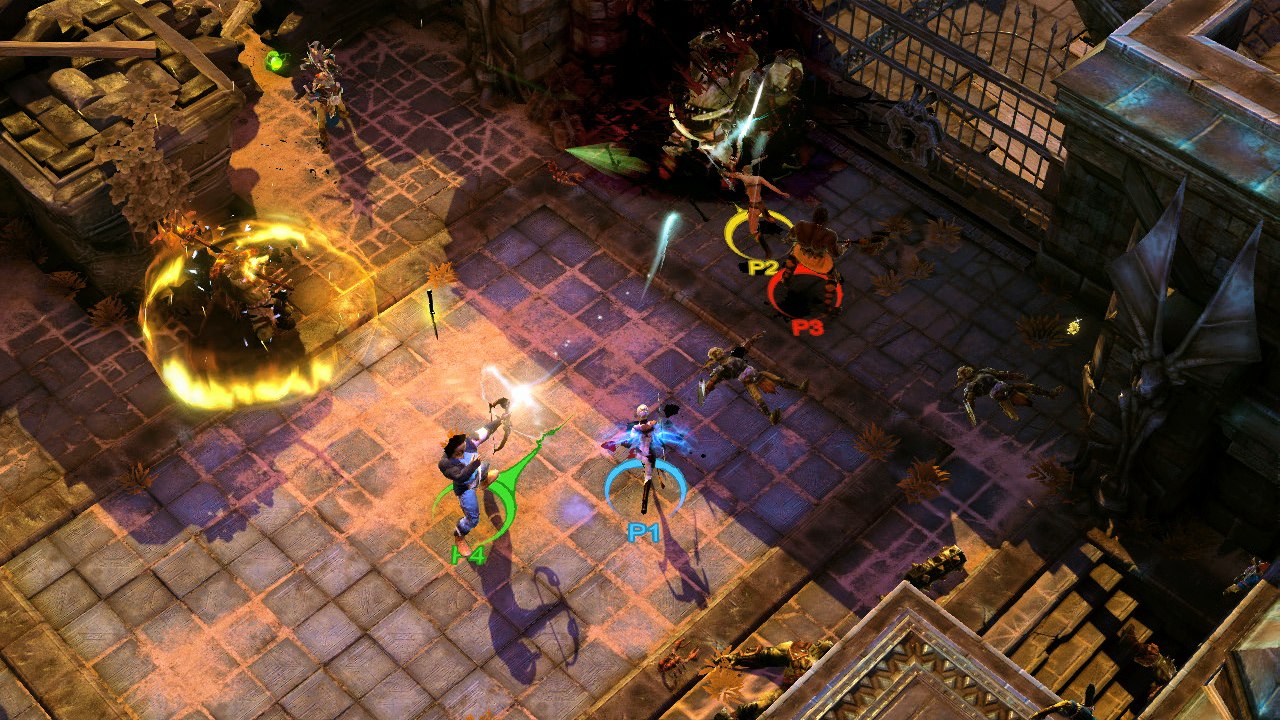Click the large tentacled monster at the top

(x=720, y=80)
